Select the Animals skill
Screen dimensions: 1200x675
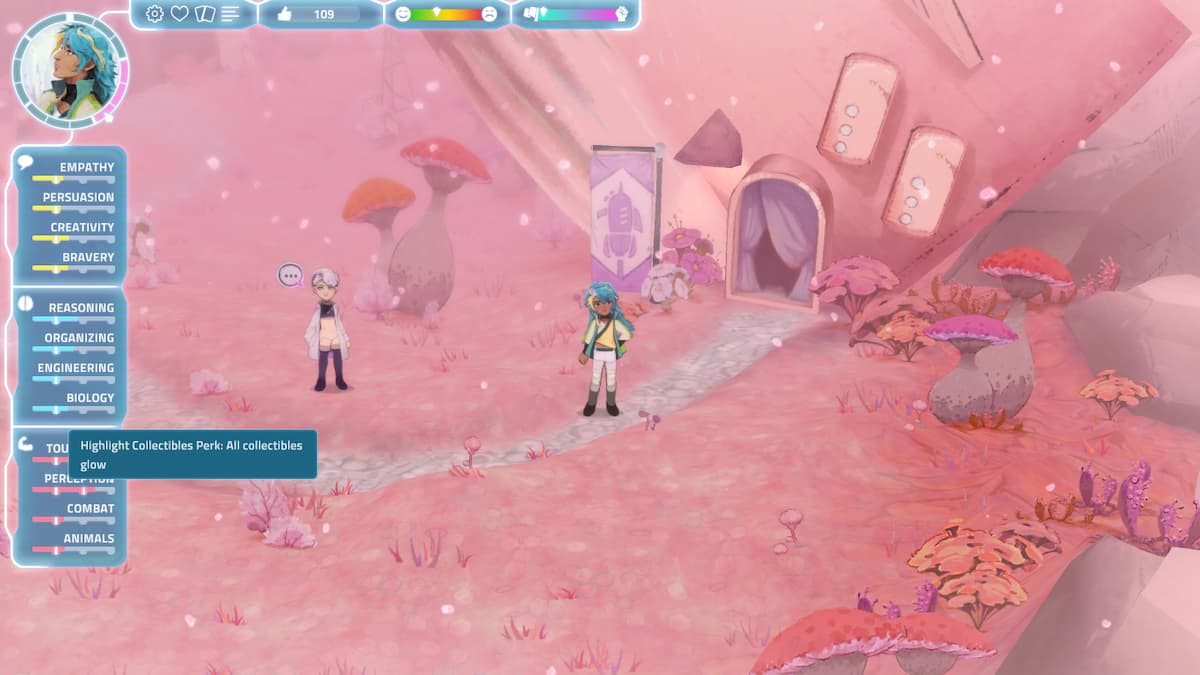tap(89, 538)
